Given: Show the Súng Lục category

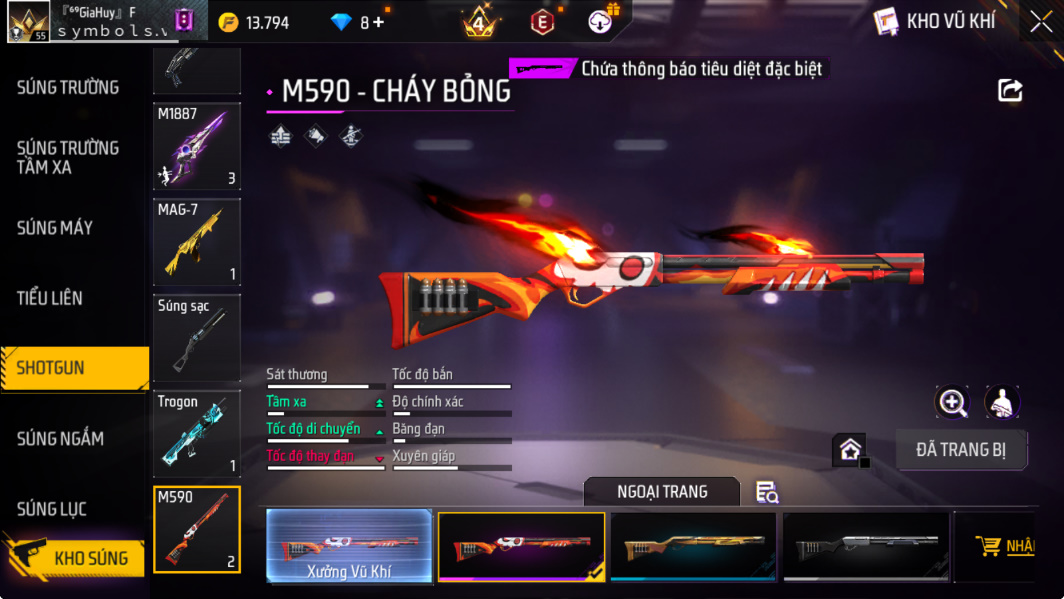Looking at the screenshot, I should click(x=52, y=509).
